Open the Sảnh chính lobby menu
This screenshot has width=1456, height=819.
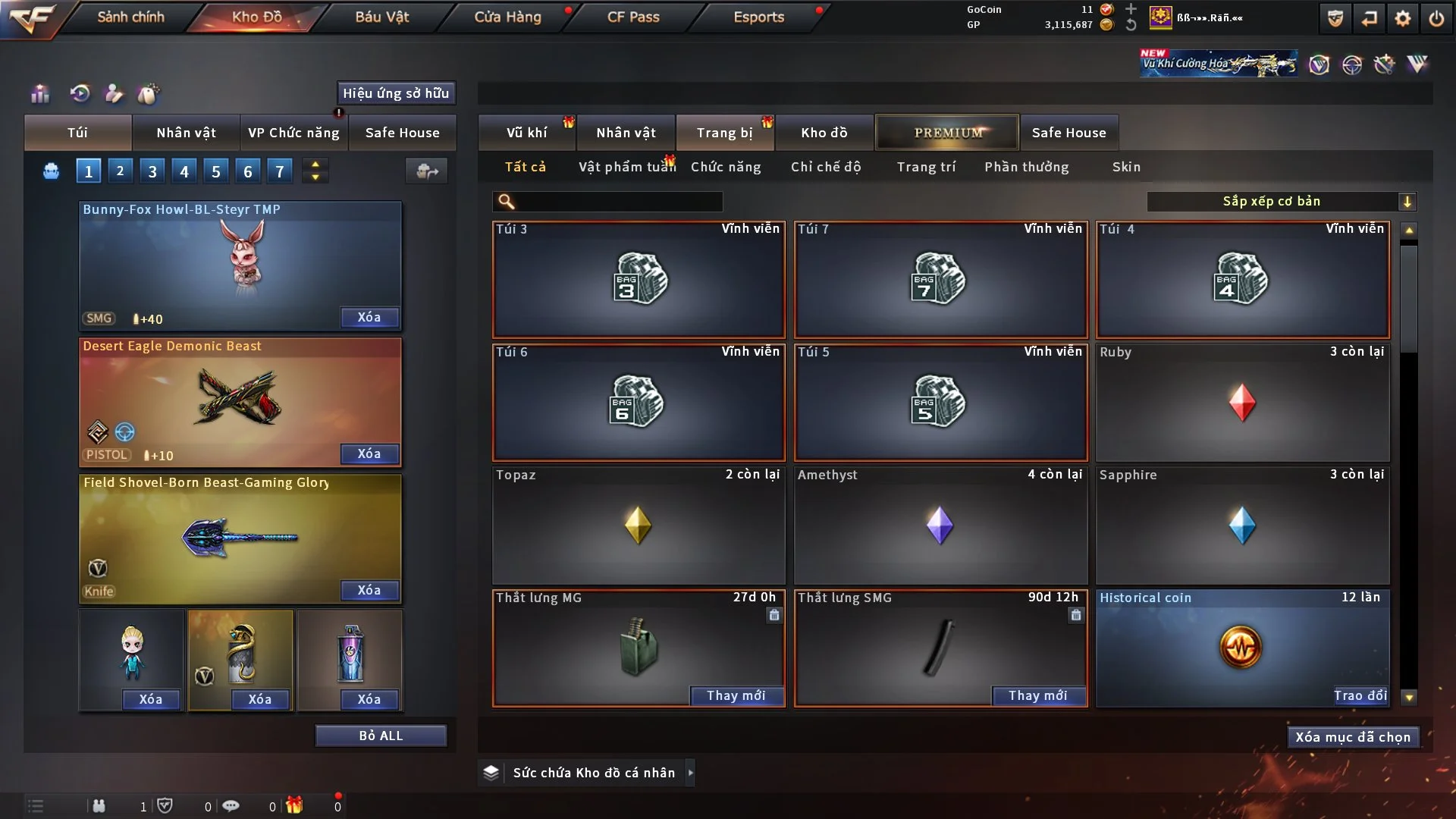[130, 17]
